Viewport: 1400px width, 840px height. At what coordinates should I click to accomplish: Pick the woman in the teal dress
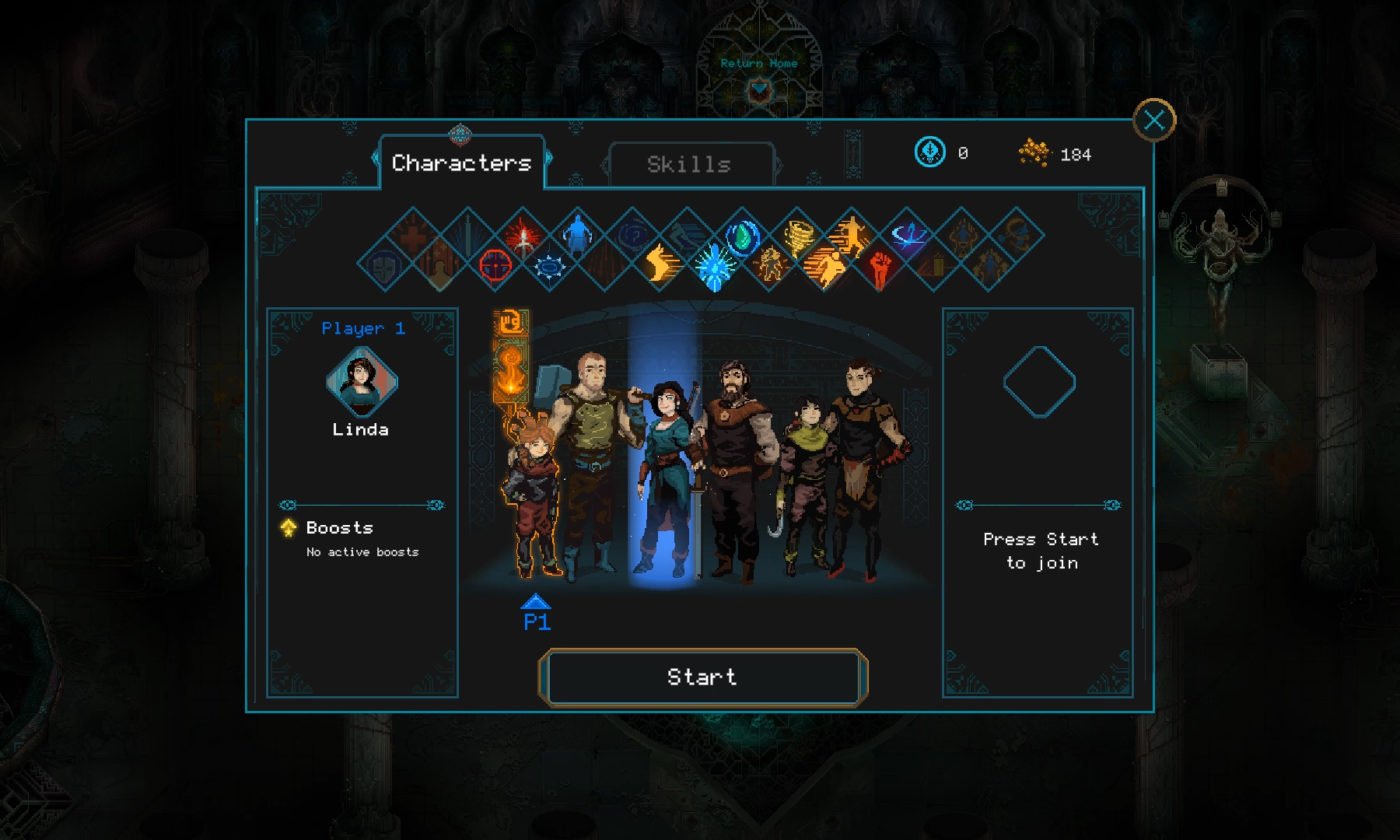pos(664,470)
